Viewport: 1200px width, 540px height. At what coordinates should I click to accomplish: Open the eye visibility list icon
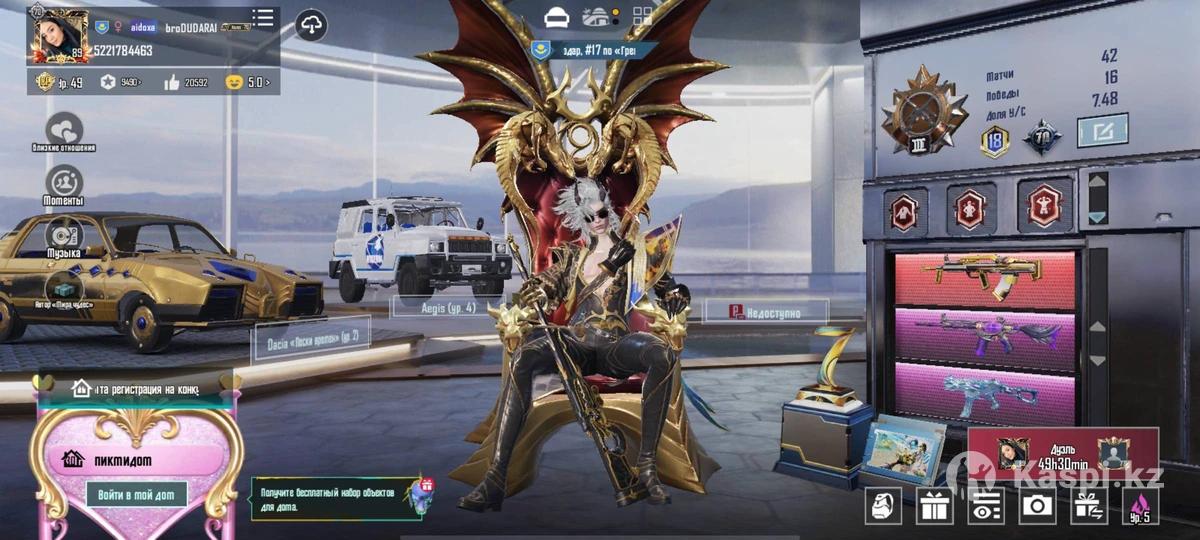[986, 506]
